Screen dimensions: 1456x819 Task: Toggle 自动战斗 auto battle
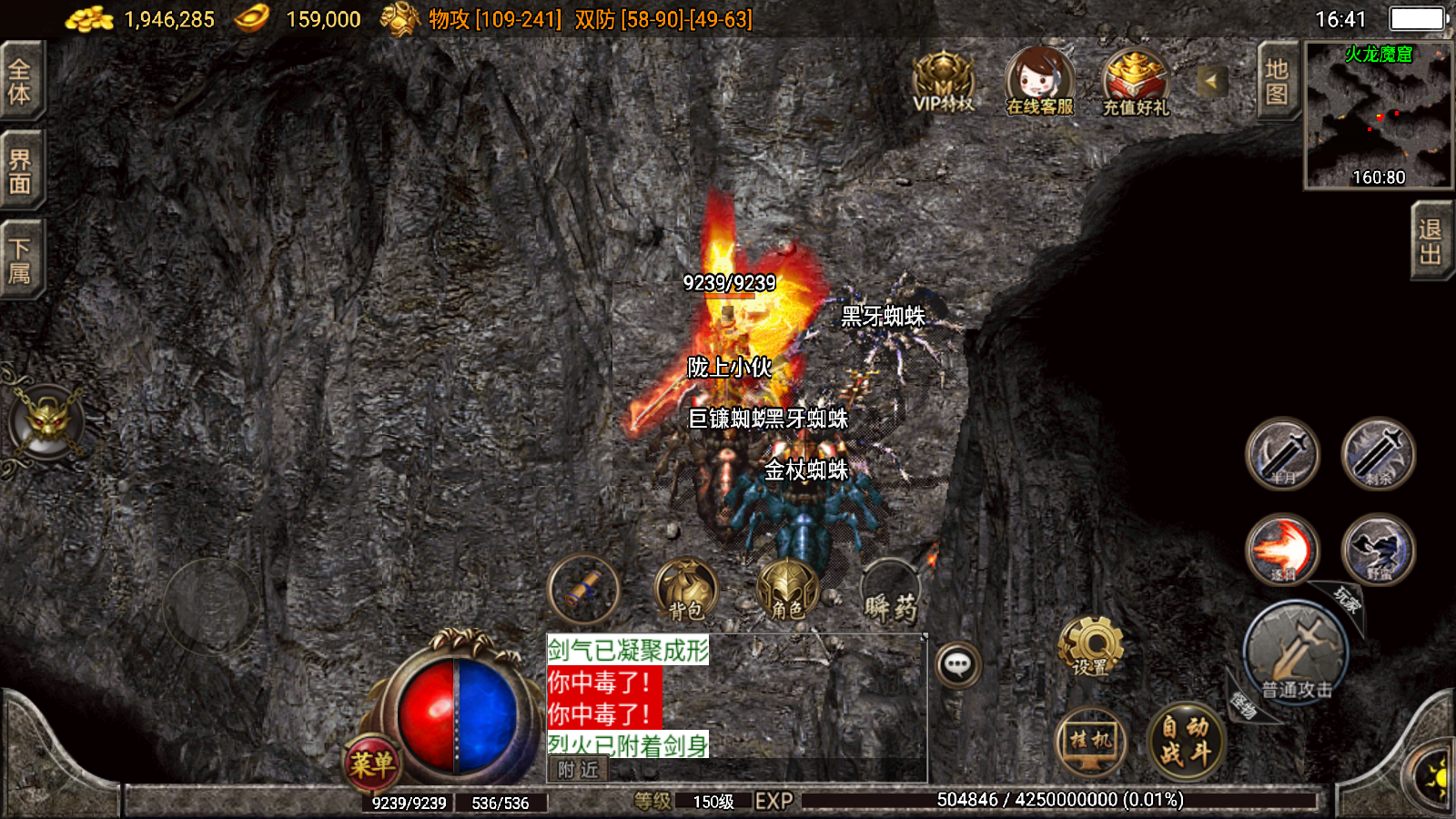[1185, 740]
